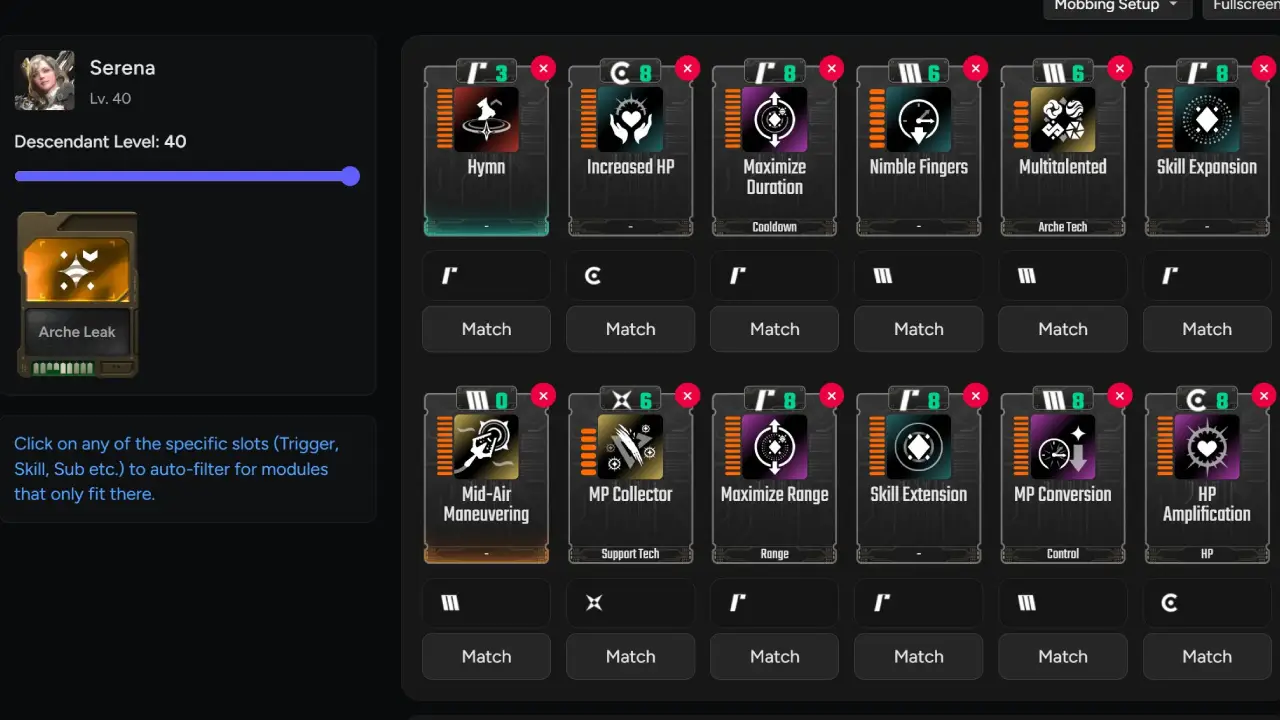1280x720 pixels.
Task: Select the Hymn module card
Action: [486, 150]
